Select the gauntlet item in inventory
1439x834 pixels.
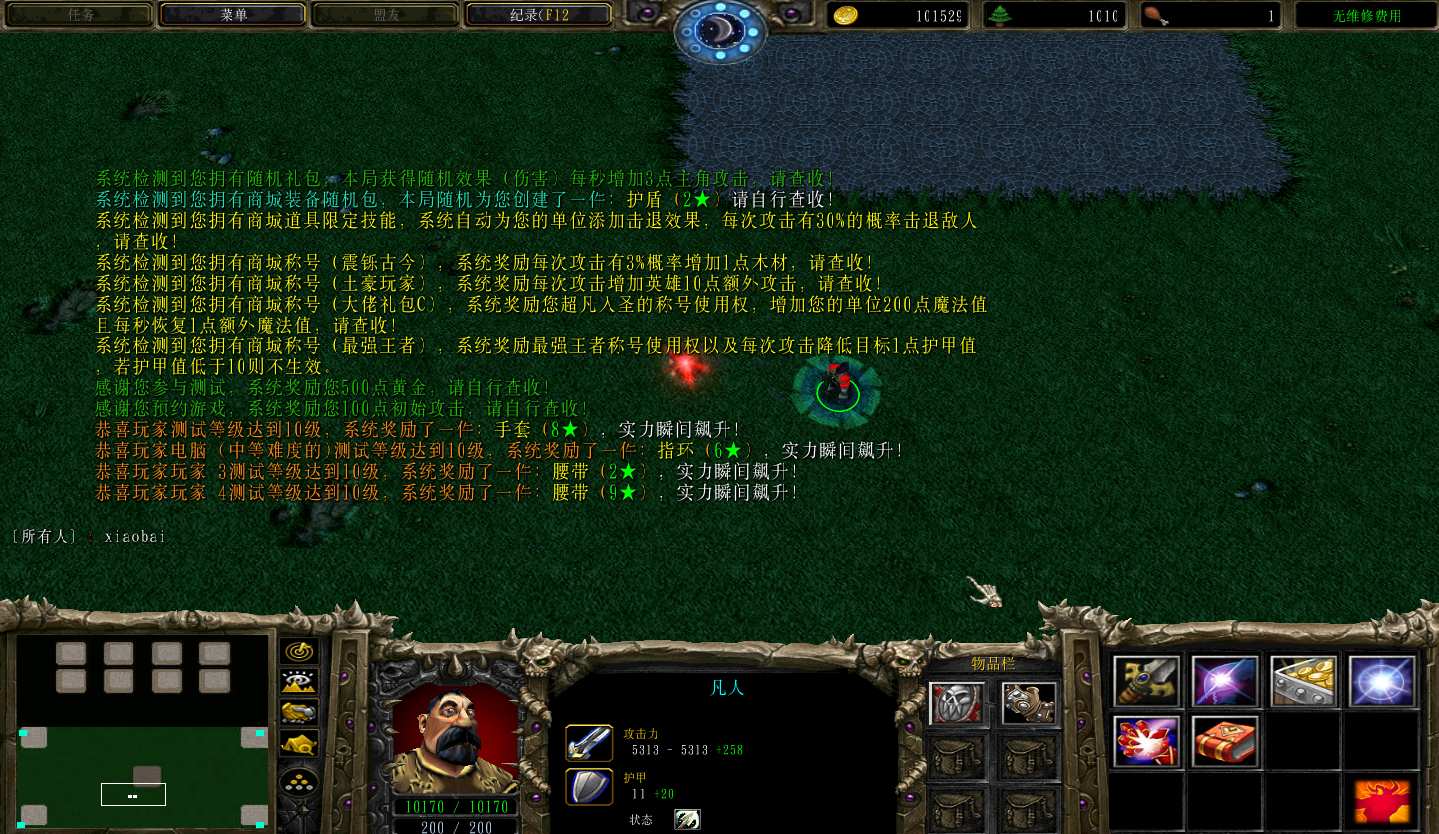coord(1028,703)
